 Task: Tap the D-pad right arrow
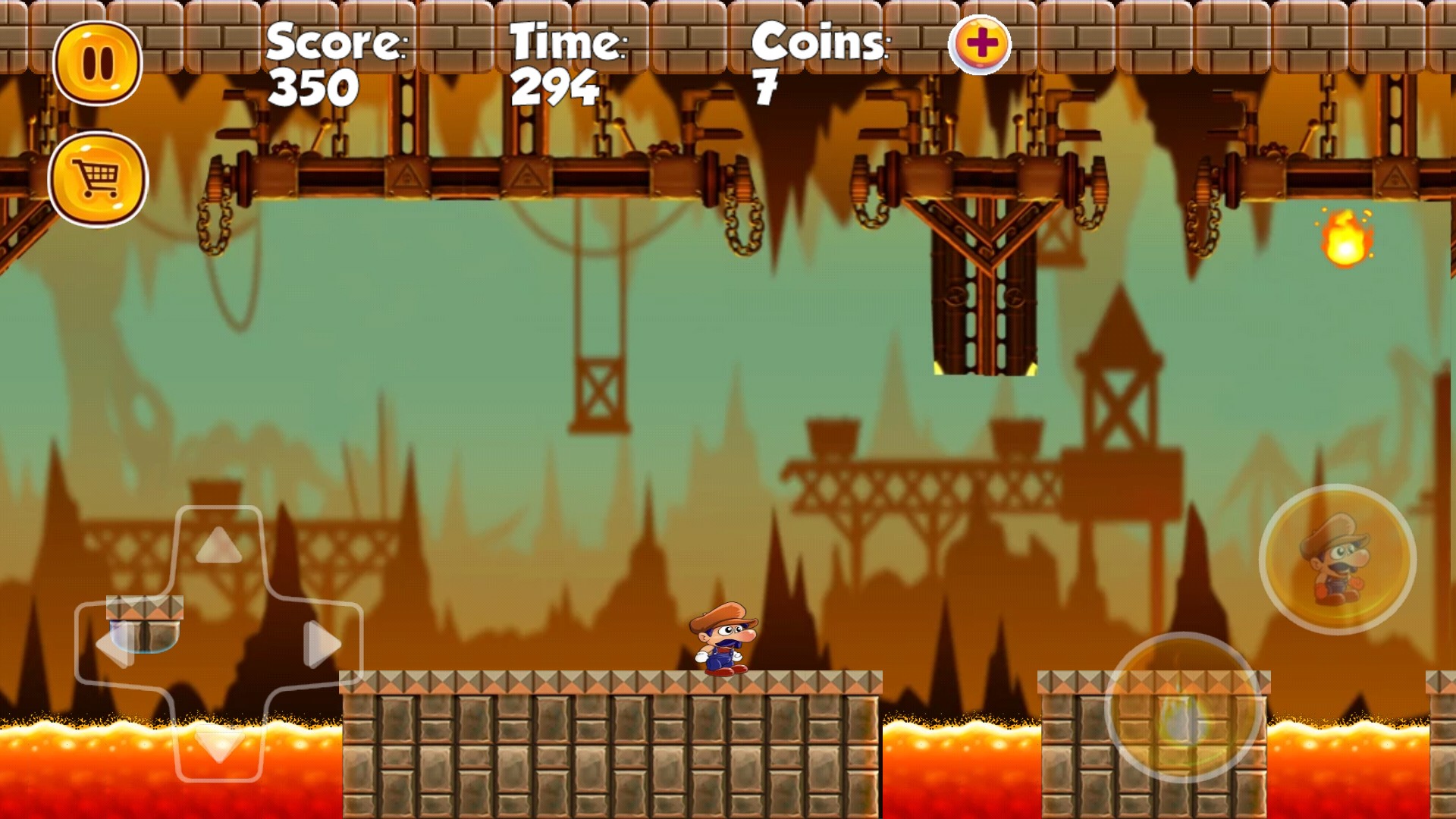322,645
